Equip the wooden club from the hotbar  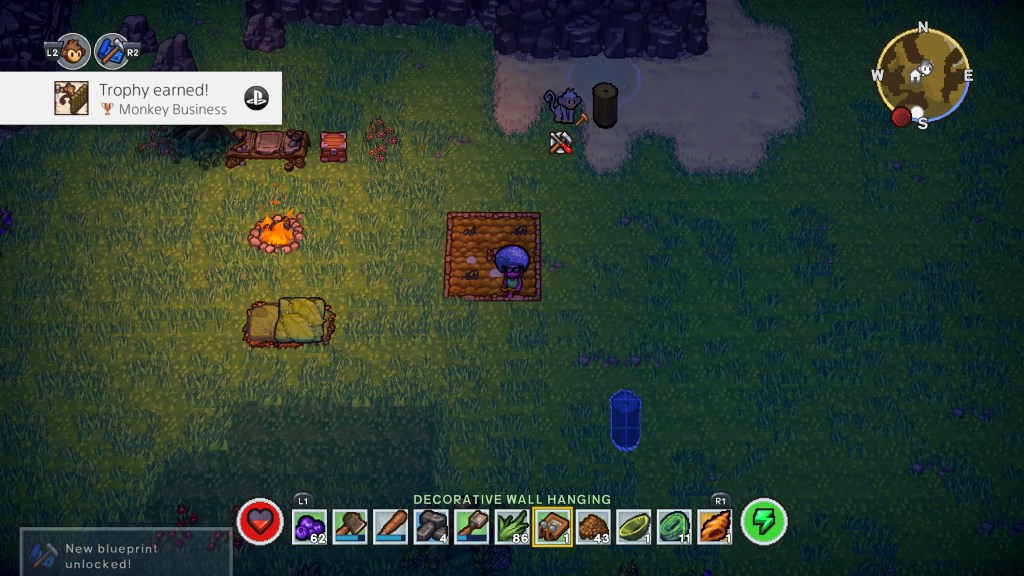[391, 525]
